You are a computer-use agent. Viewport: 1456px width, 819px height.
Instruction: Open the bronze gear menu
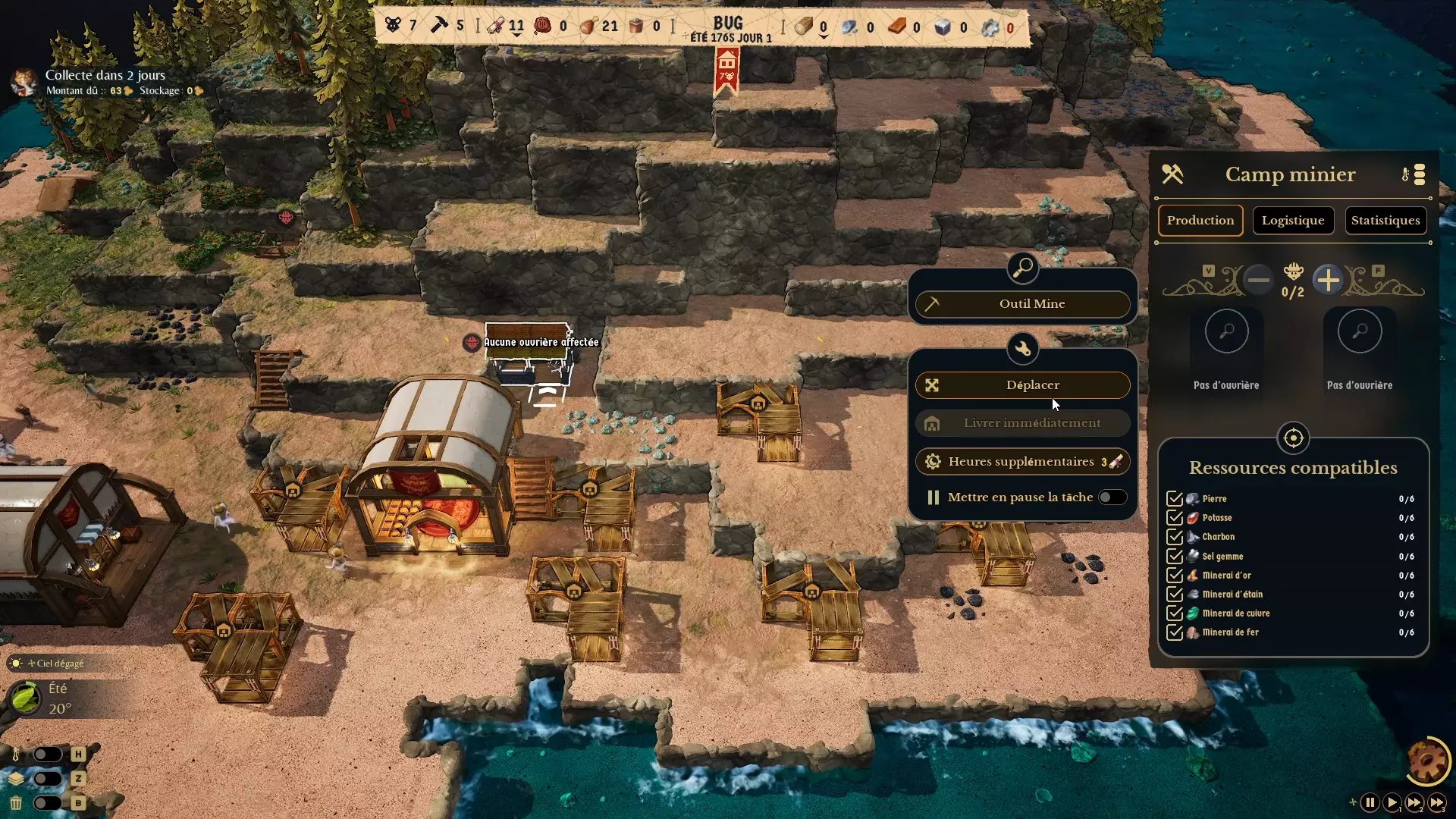click(1428, 761)
